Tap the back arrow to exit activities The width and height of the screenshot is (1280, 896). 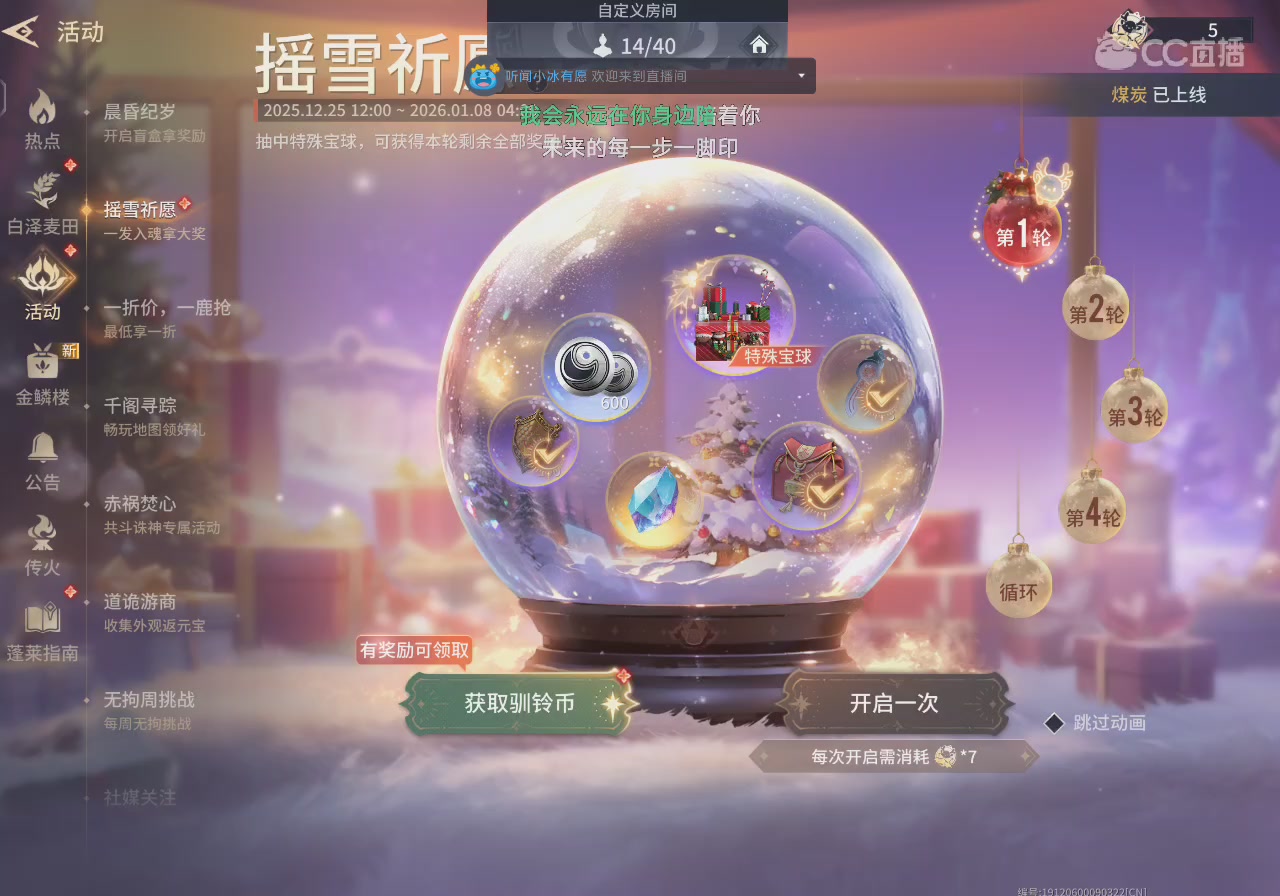coord(22,30)
